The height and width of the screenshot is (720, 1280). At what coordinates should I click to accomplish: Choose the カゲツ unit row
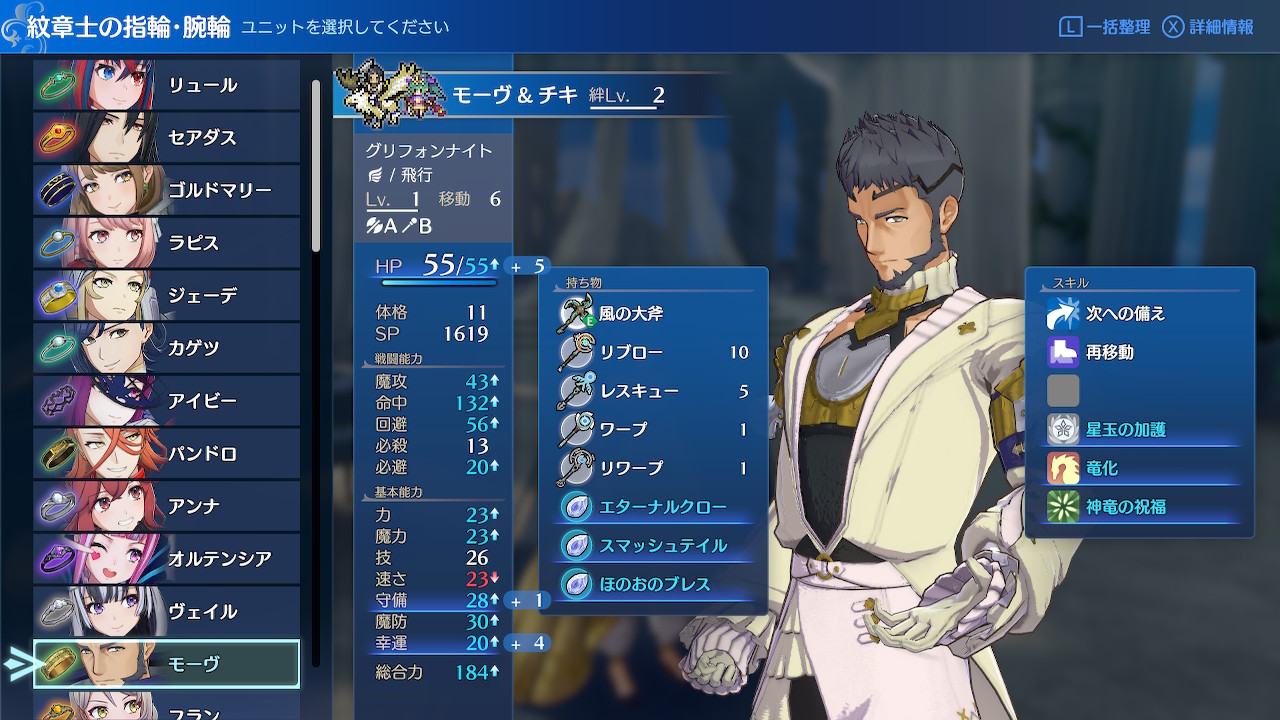tap(166, 348)
